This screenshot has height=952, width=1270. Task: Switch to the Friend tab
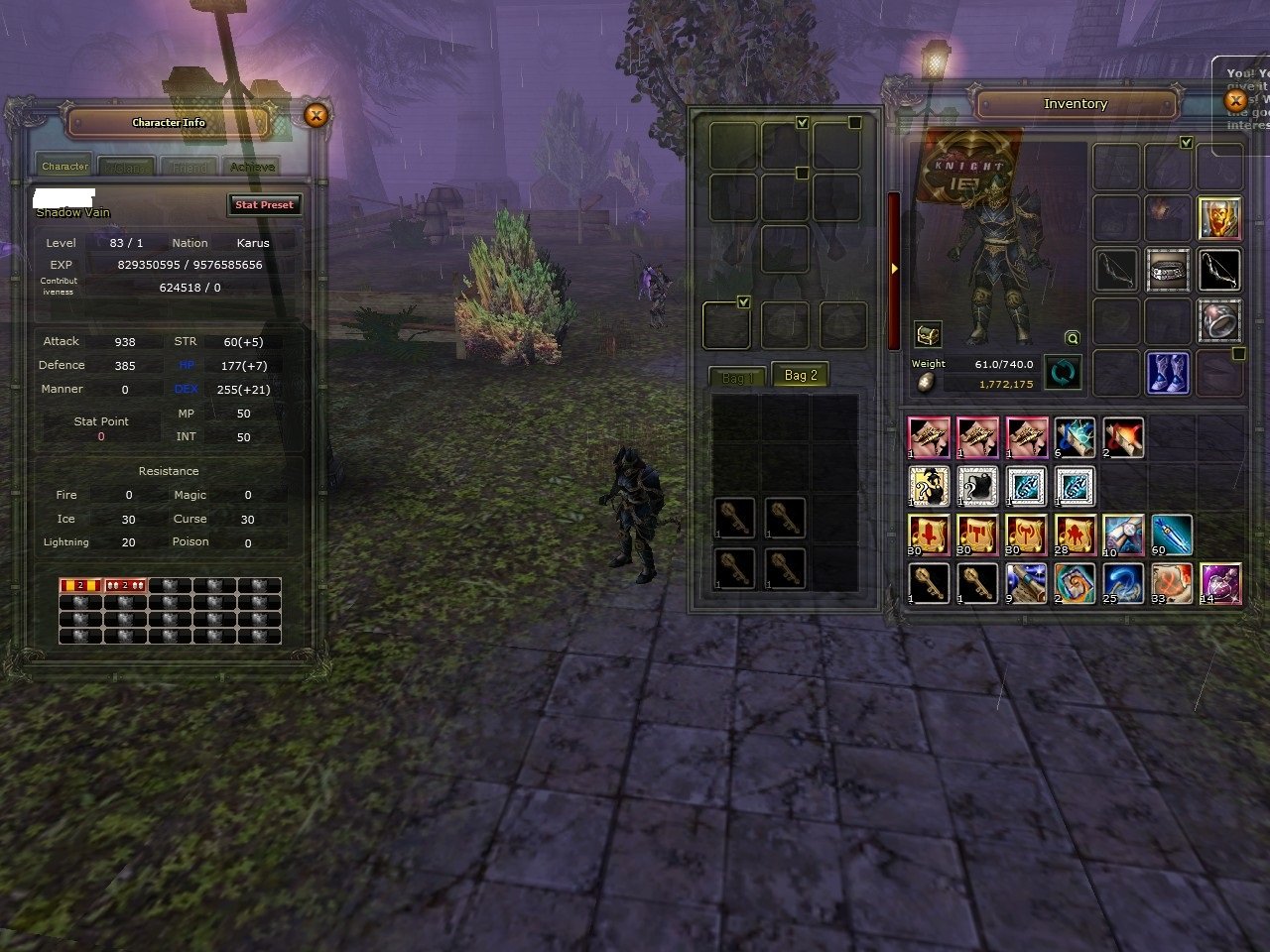coord(190,168)
